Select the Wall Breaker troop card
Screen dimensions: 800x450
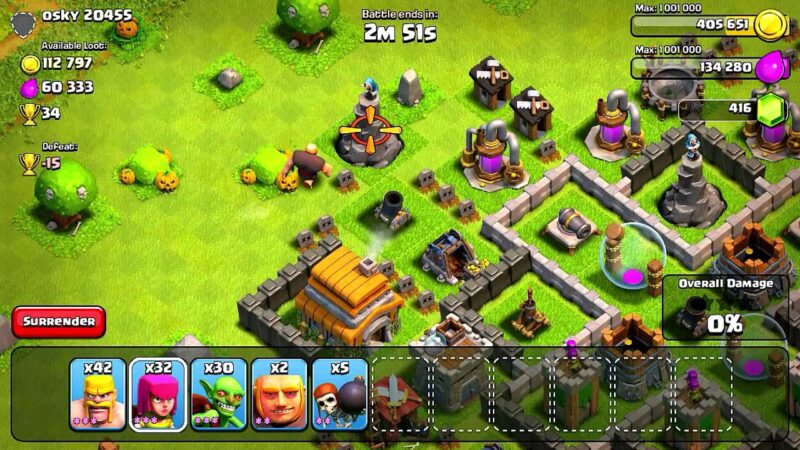(x=339, y=395)
